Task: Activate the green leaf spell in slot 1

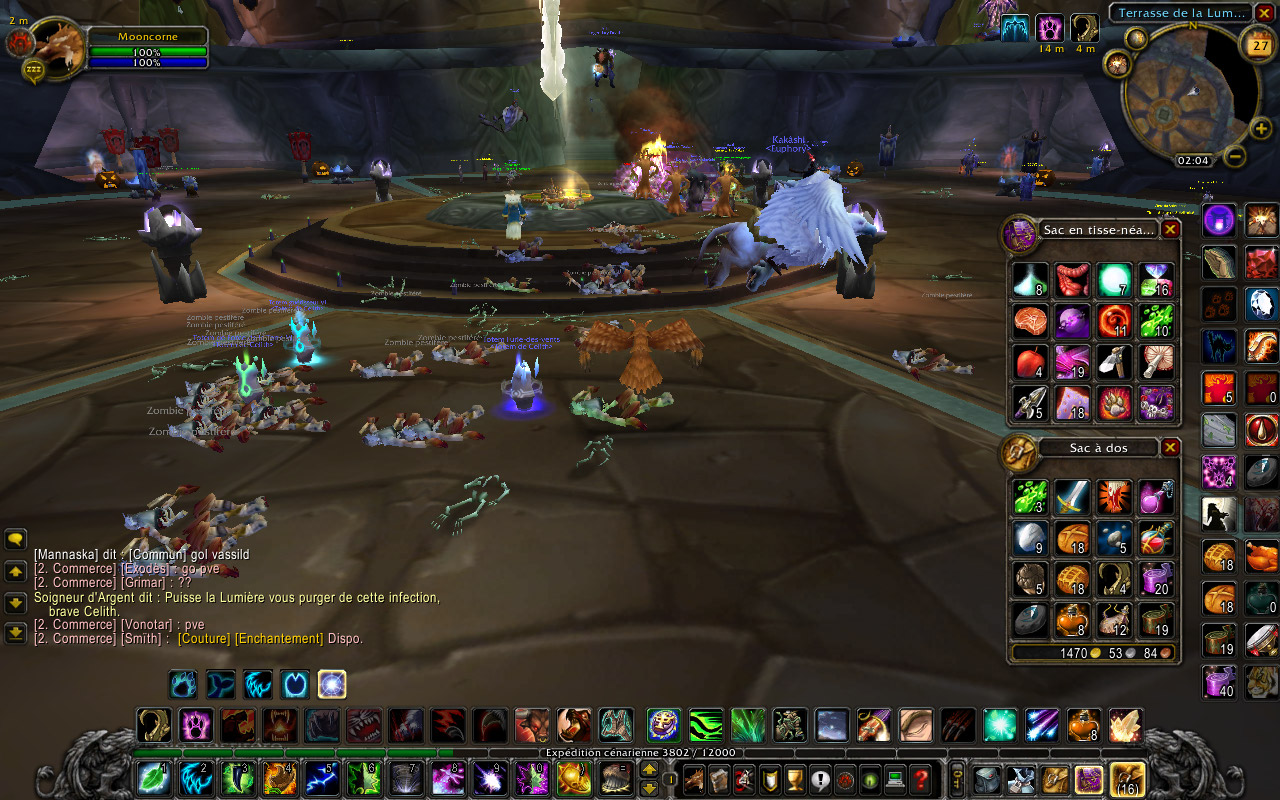Action: point(154,778)
